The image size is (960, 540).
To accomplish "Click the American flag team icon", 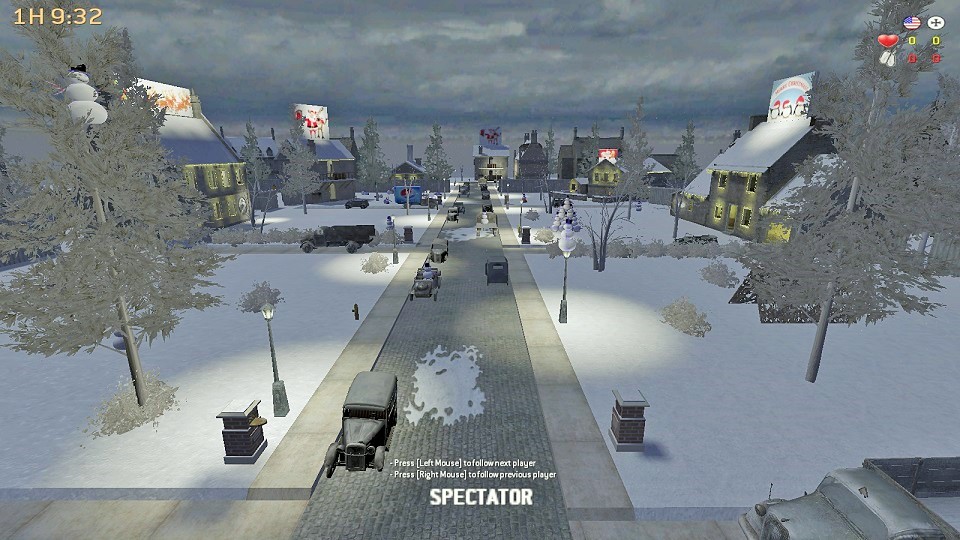I will click(x=911, y=22).
